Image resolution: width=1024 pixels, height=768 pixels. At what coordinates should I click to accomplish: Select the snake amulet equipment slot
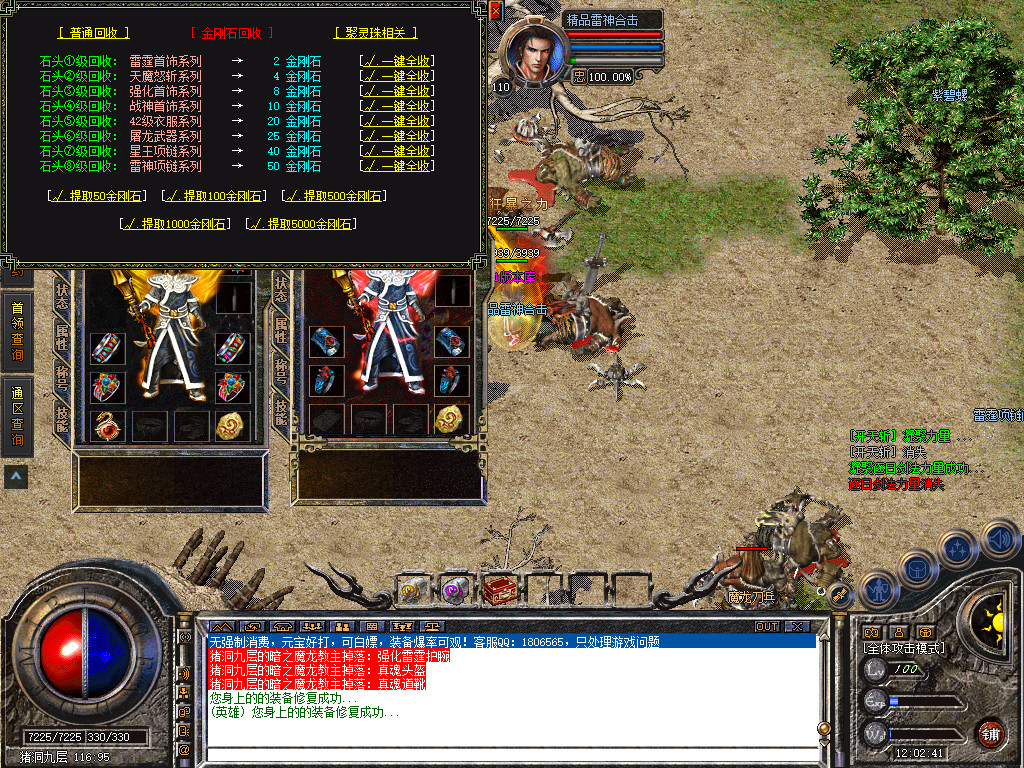pos(108,425)
